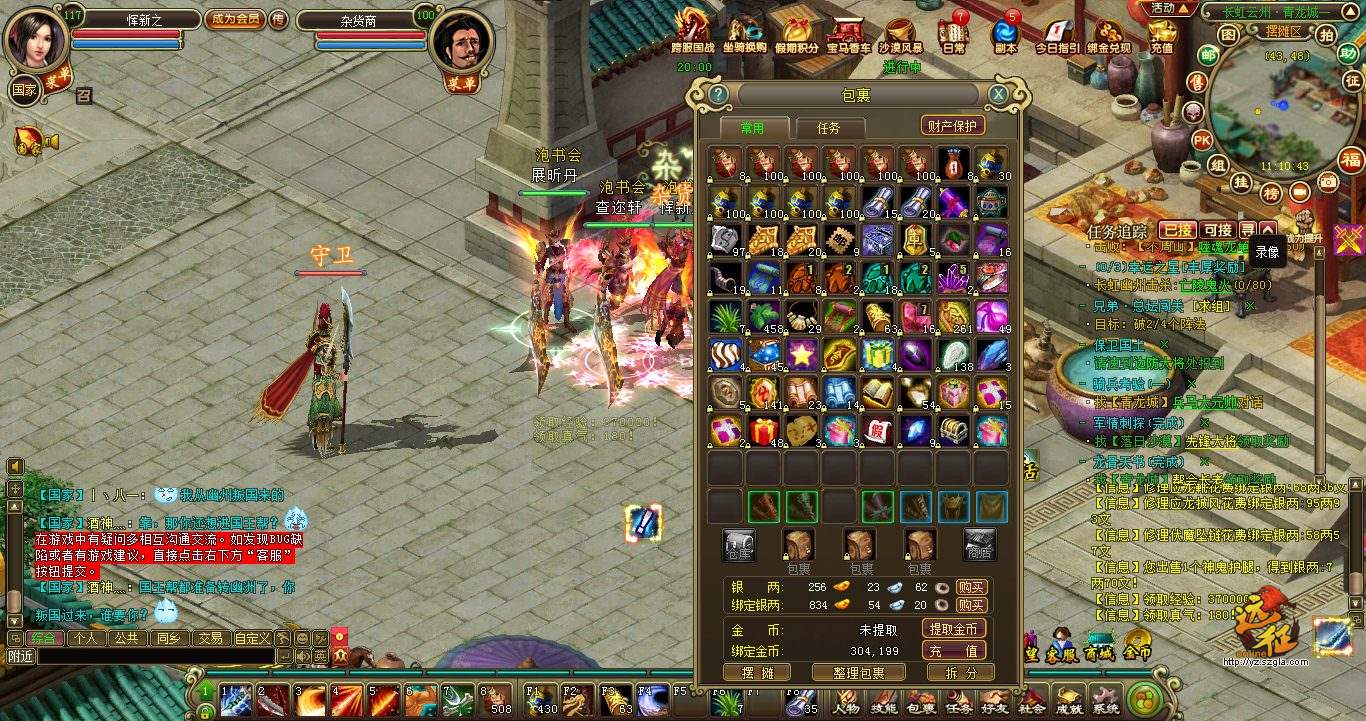Activate the skill in hotbar slot 1
Image resolution: width=1366 pixels, height=721 pixels.
235,701
